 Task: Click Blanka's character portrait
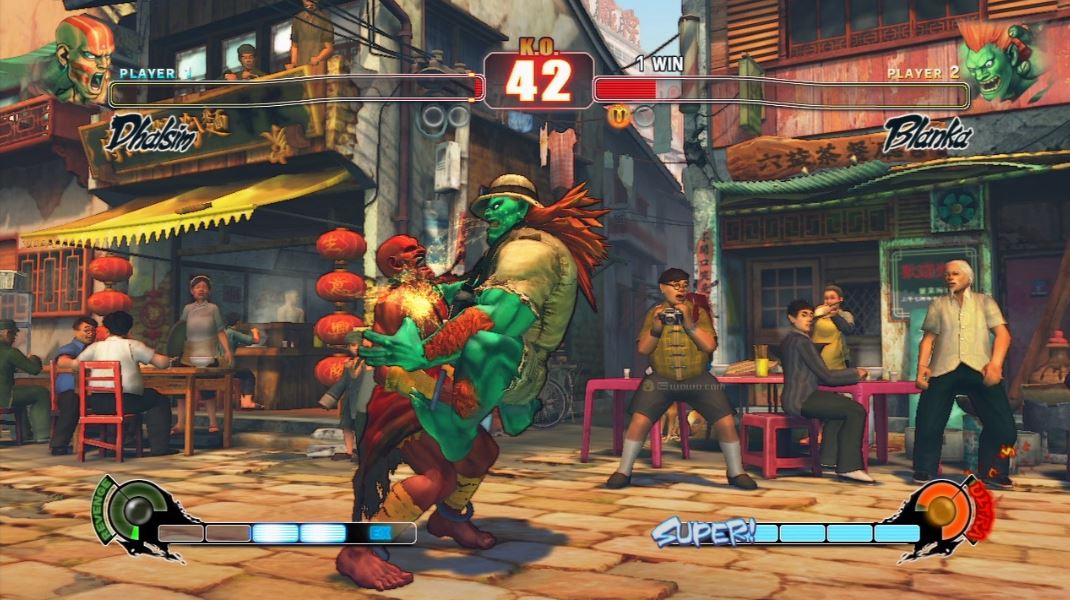pyautogui.click(x=997, y=60)
